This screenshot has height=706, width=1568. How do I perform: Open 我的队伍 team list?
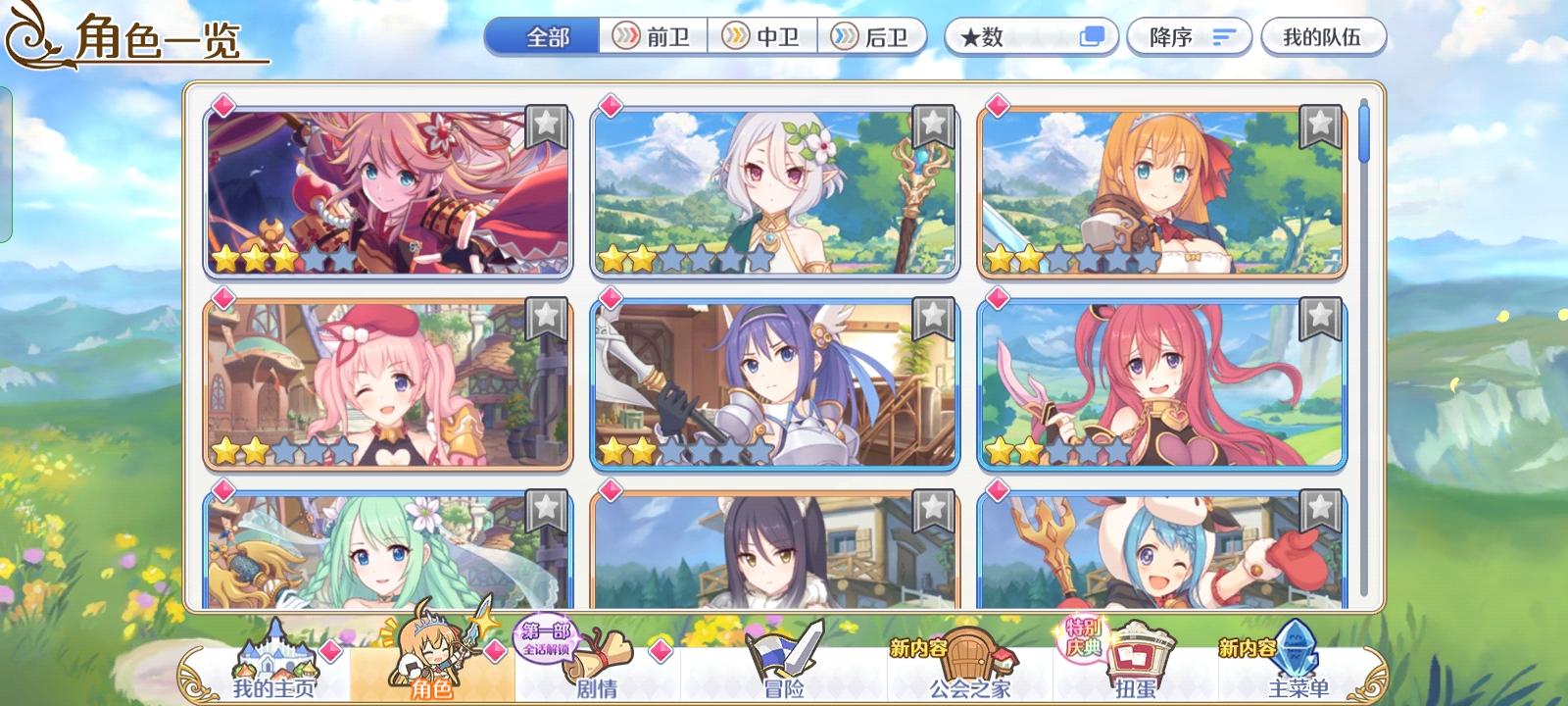(1325, 35)
